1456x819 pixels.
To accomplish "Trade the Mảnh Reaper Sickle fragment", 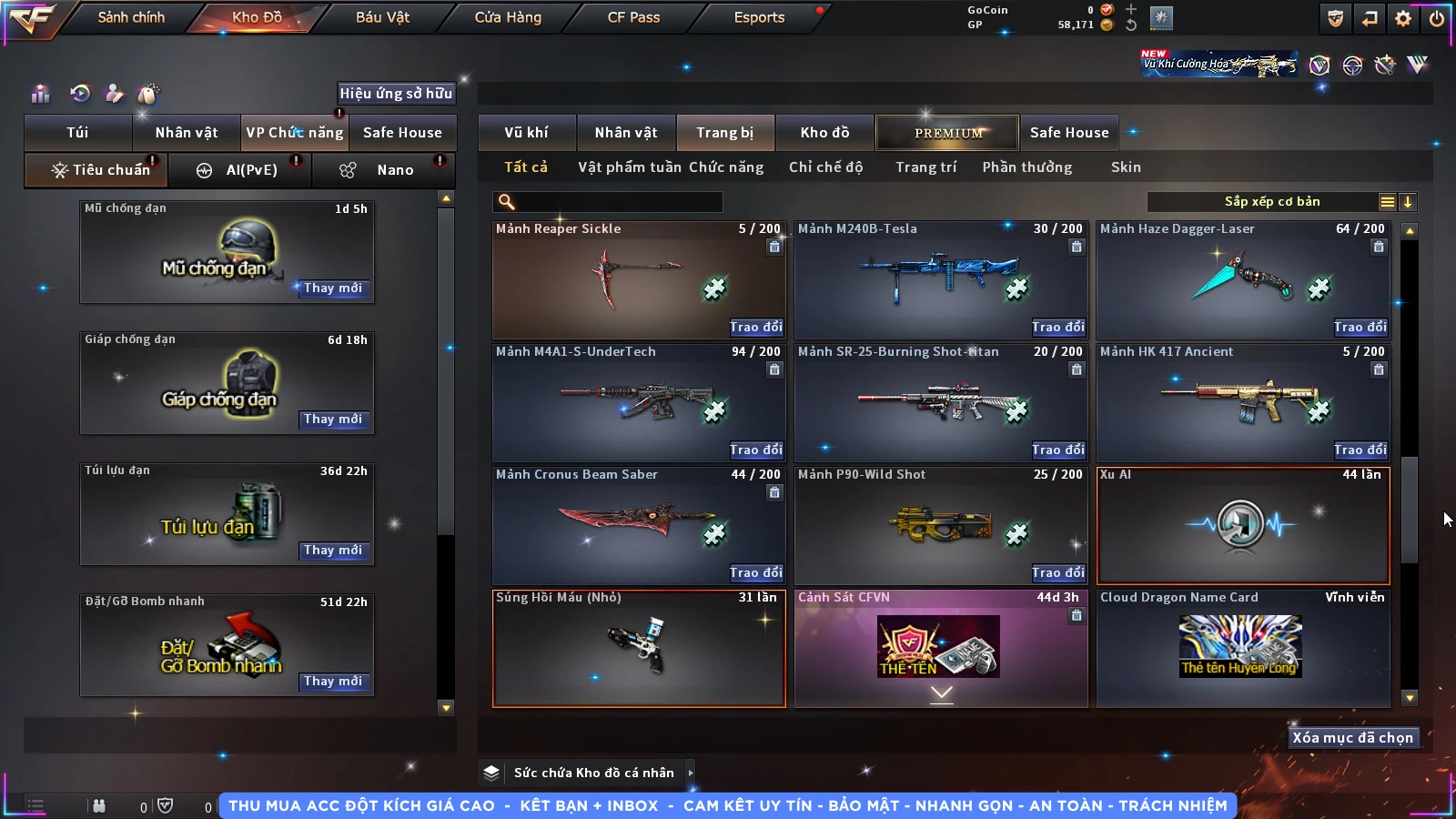I will (x=755, y=327).
